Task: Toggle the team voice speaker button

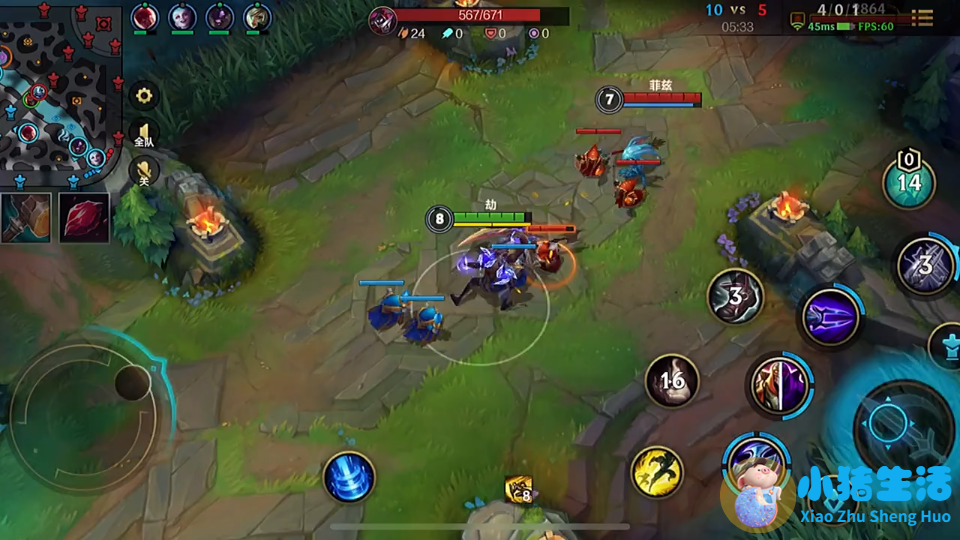Action: coord(144,134)
